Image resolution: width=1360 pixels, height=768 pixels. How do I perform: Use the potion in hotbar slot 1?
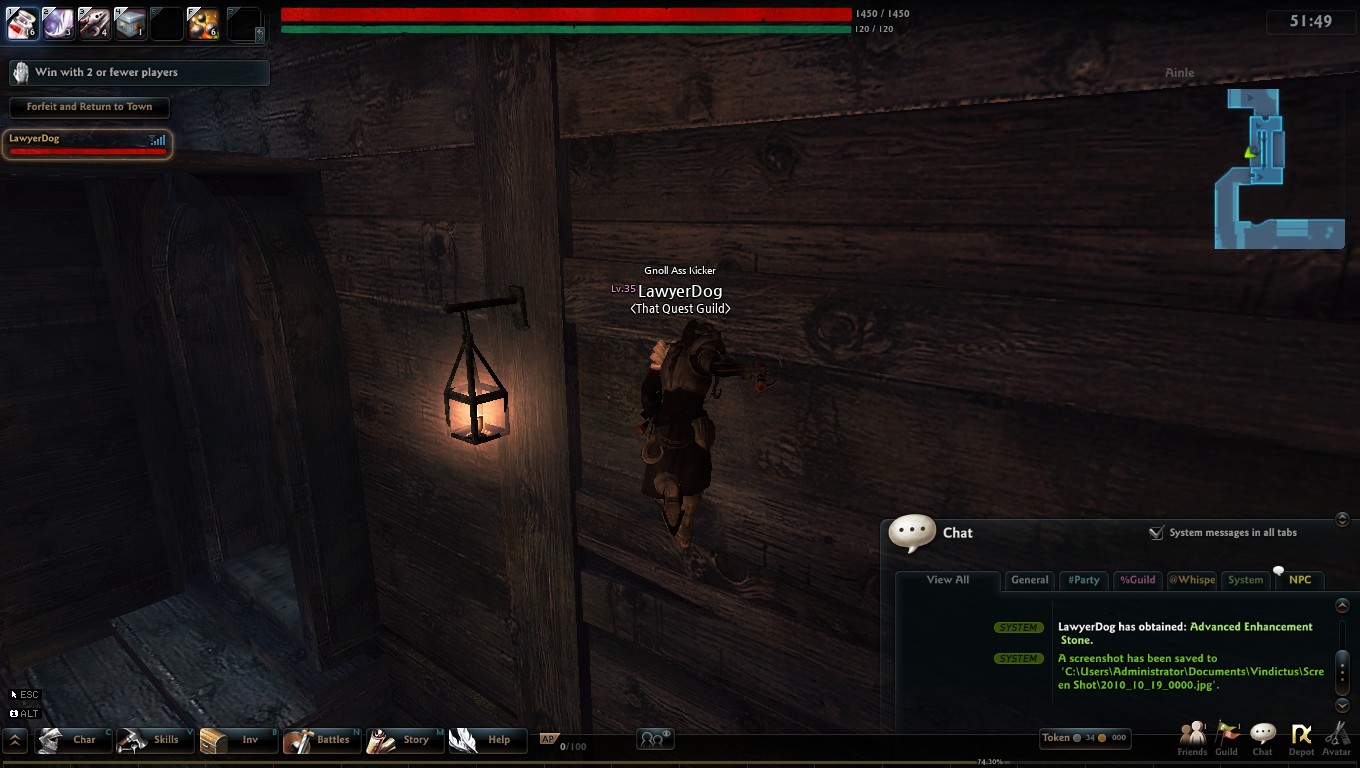22,23
